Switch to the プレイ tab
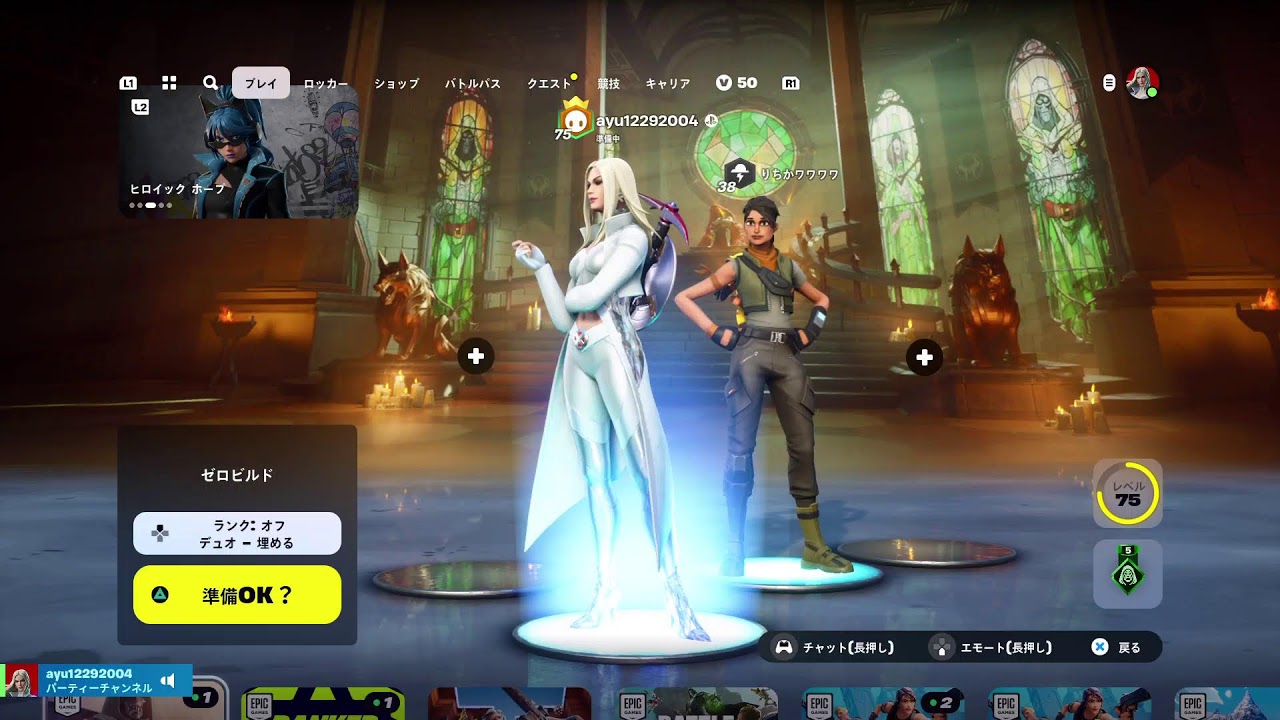The height and width of the screenshot is (720, 1280). [x=261, y=83]
